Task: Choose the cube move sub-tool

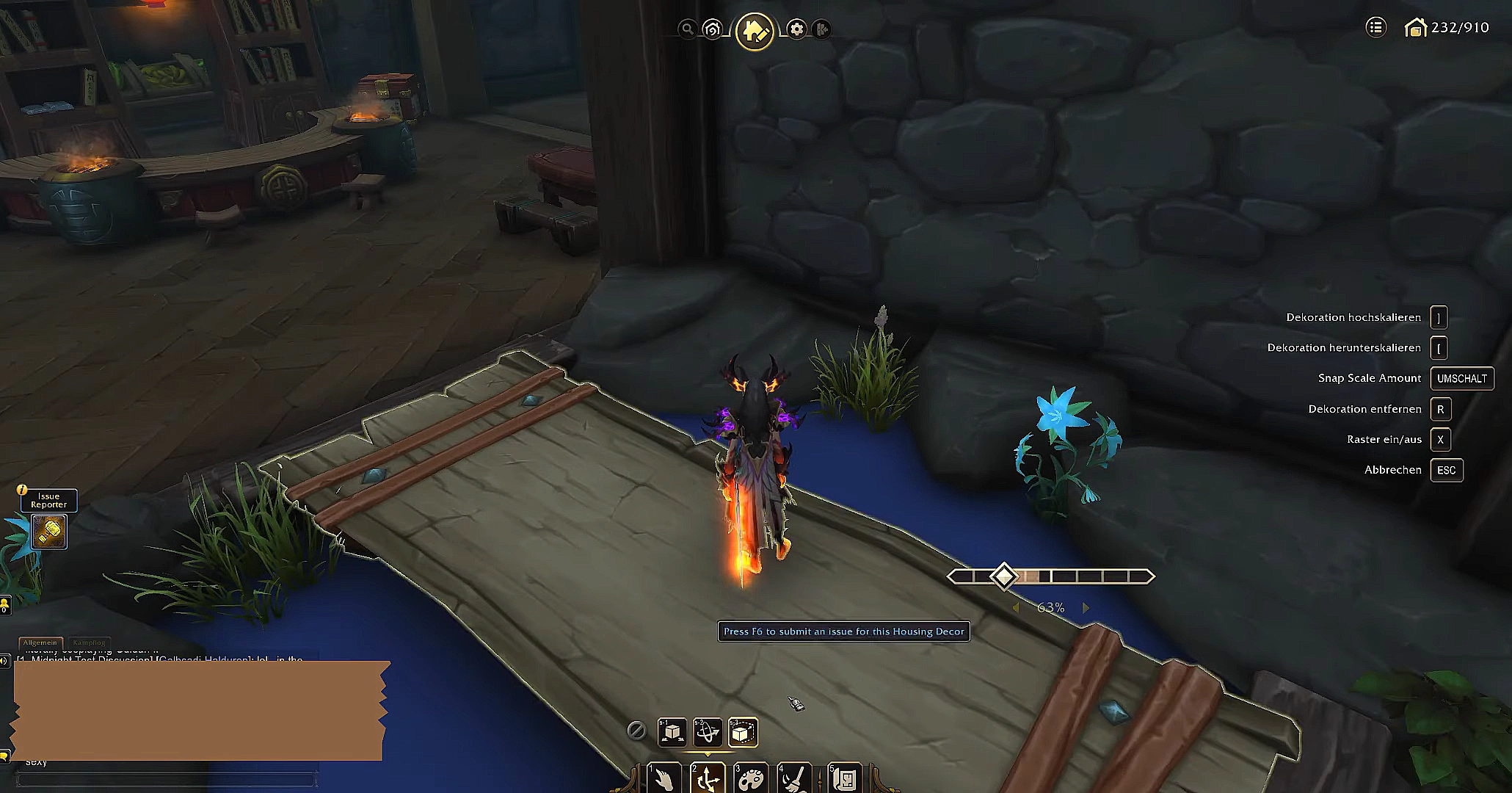Action: click(672, 732)
